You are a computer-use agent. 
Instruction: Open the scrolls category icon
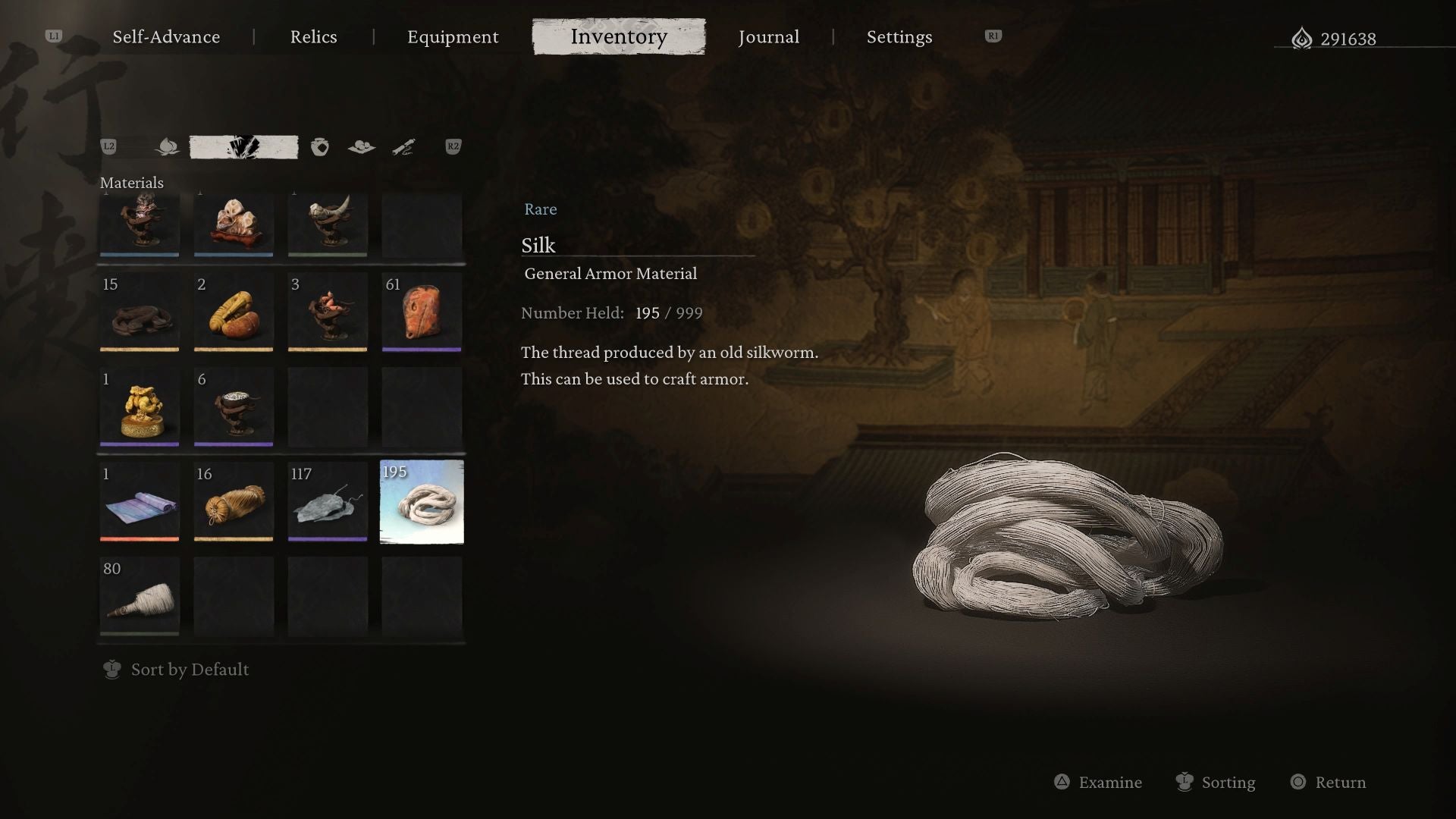404,146
